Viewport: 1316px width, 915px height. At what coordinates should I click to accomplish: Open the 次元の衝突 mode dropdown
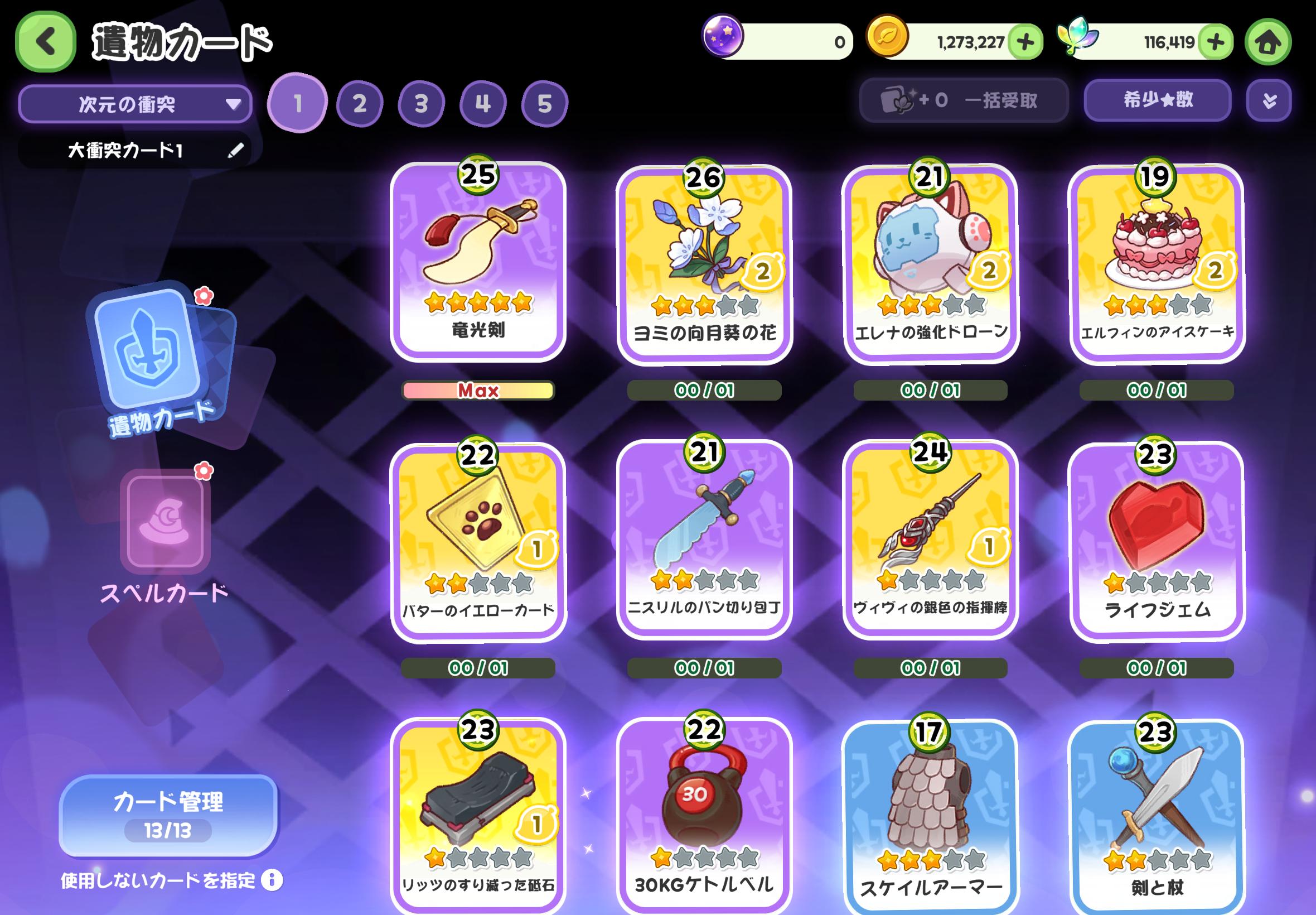135,104
